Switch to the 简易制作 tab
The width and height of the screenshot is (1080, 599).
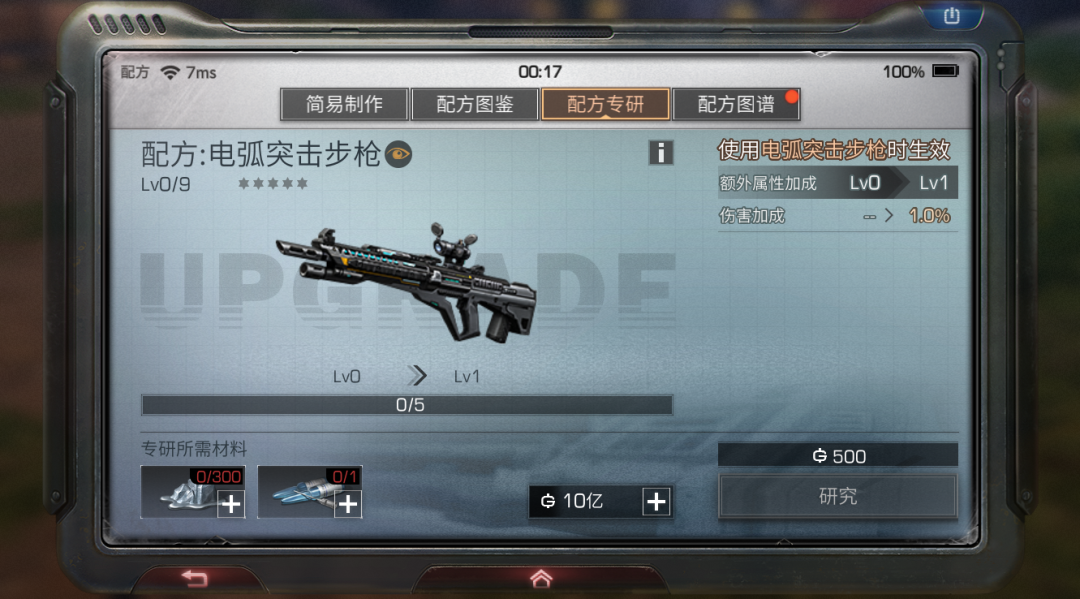(344, 104)
